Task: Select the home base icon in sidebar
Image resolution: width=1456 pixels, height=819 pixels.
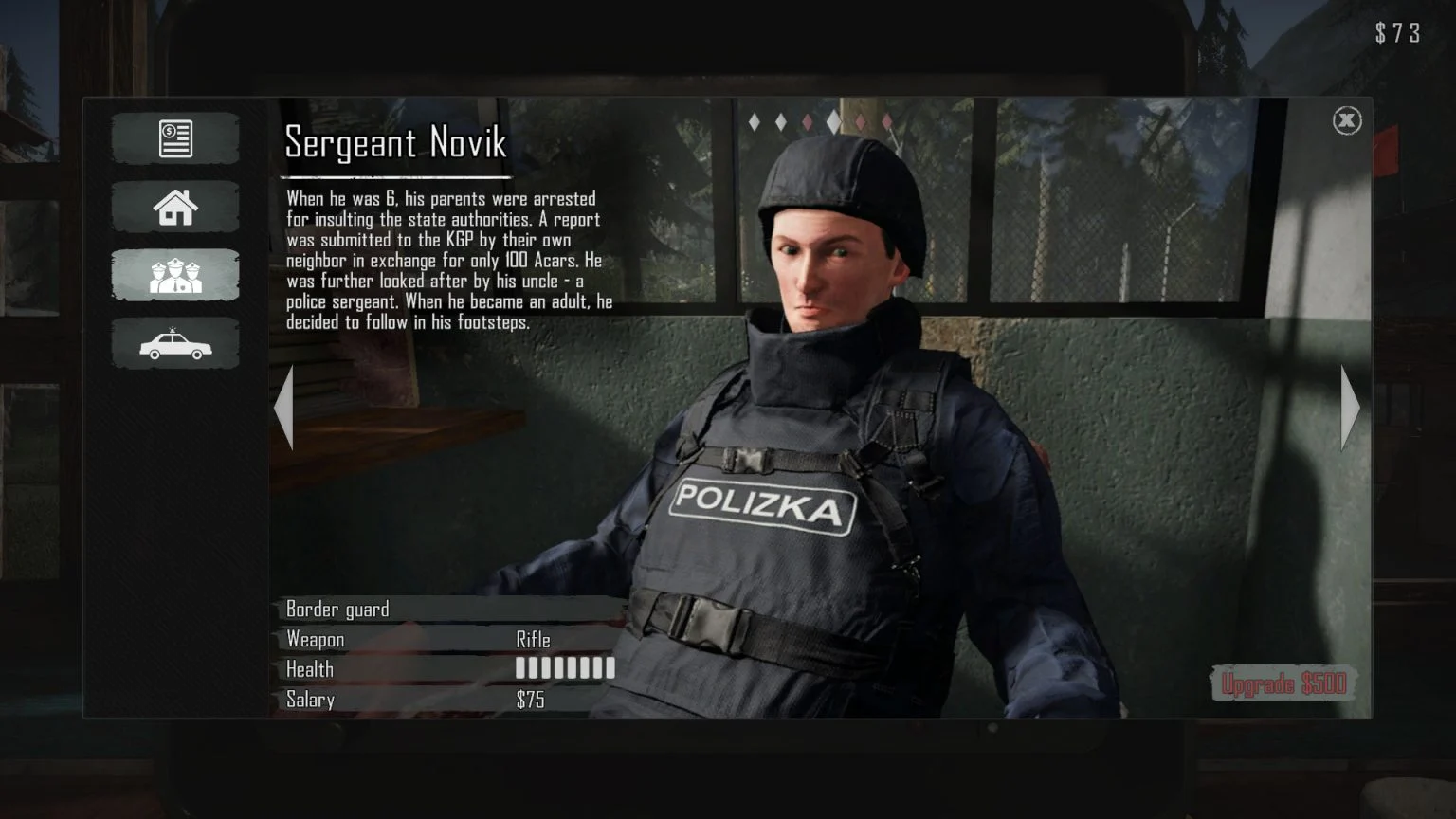Action: 174,207
